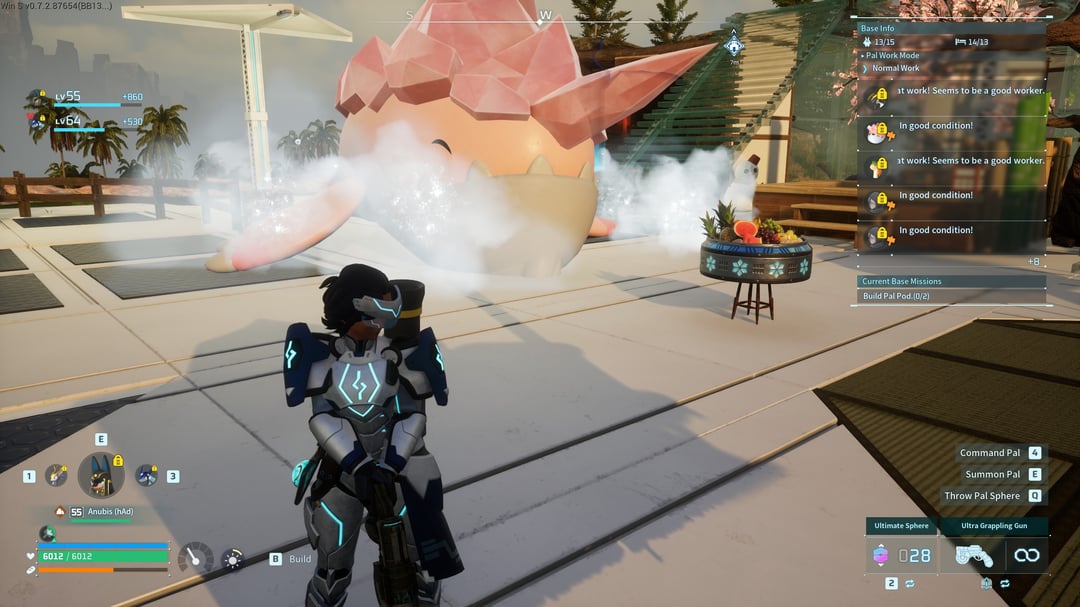This screenshot has width=1080, height=607.
Task: Choose the blue party pal right of Anubis
Action: pyautogui.click(x=146, y=475)
